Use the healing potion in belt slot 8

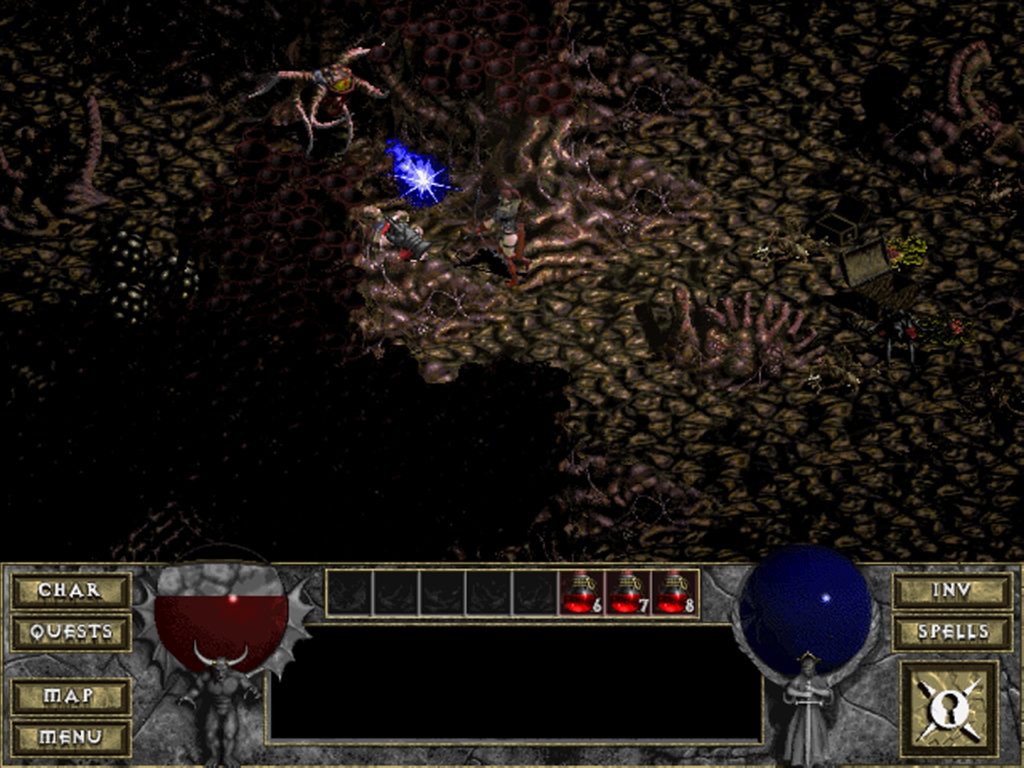click(x=675, y=593)
